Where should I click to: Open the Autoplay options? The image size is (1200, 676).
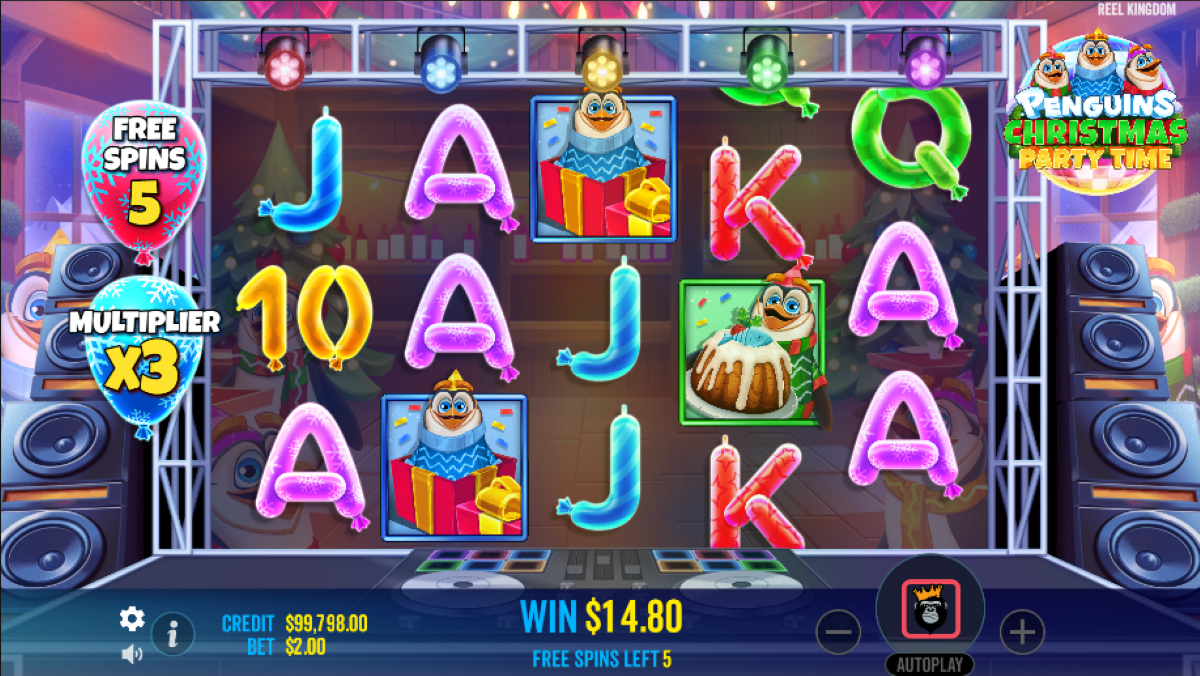[930, 665]
